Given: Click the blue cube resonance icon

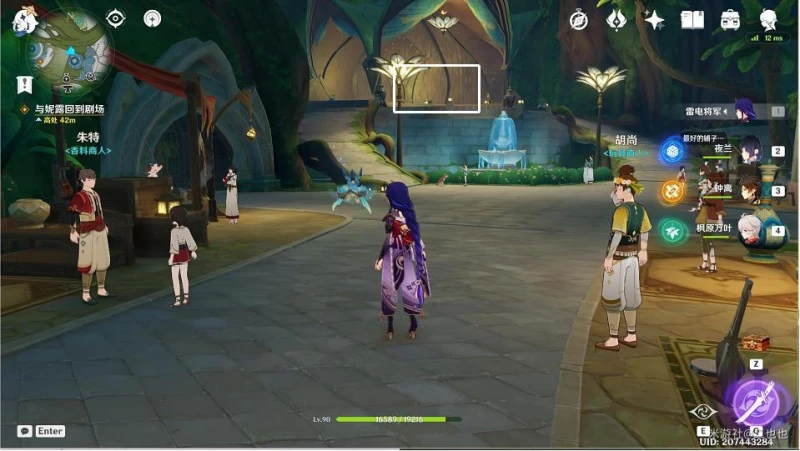Looking at the screenshot, I should 672,151.
